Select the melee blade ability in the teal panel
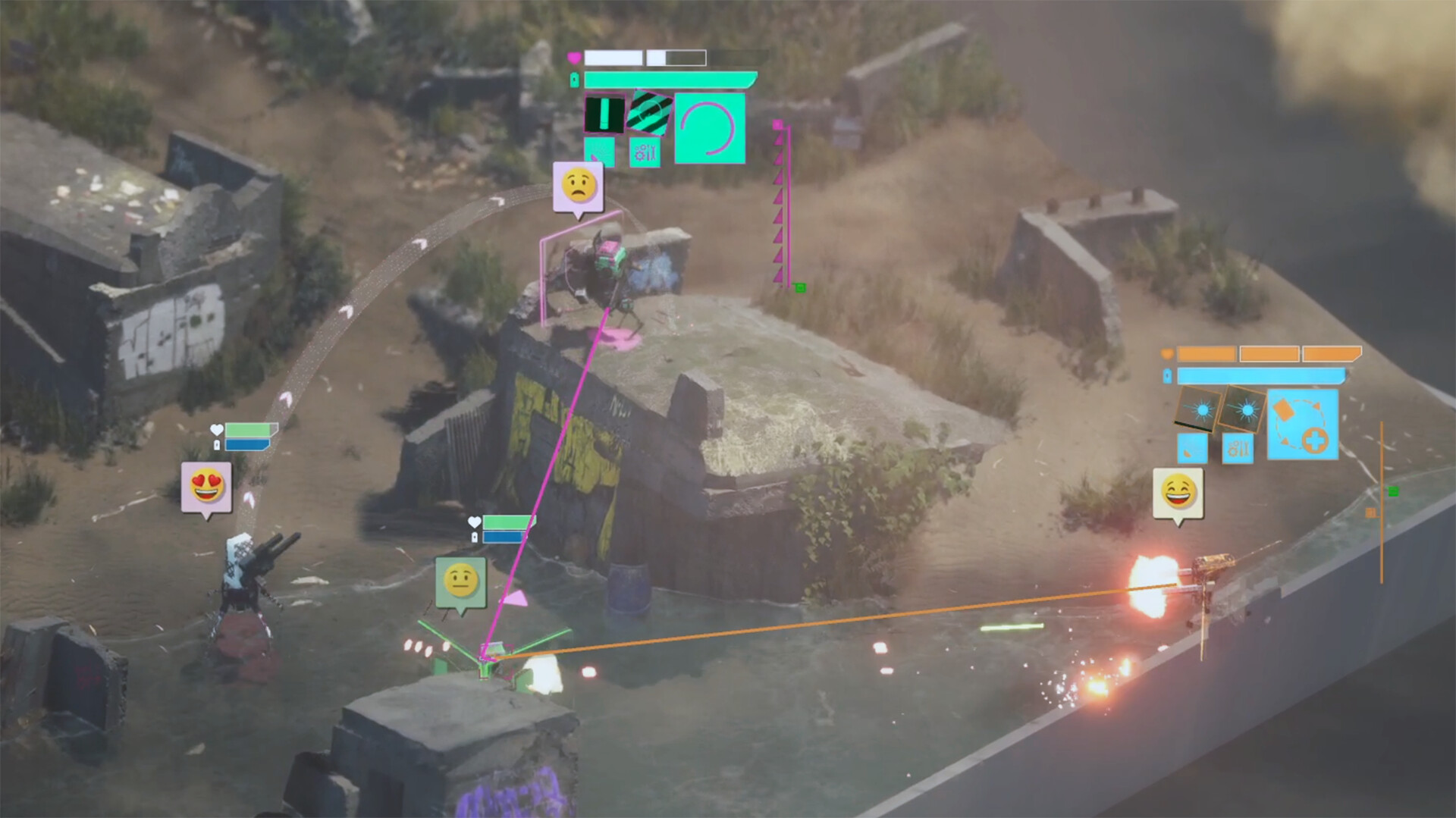Screen dimensions: 1456x818 click(605, 115)
